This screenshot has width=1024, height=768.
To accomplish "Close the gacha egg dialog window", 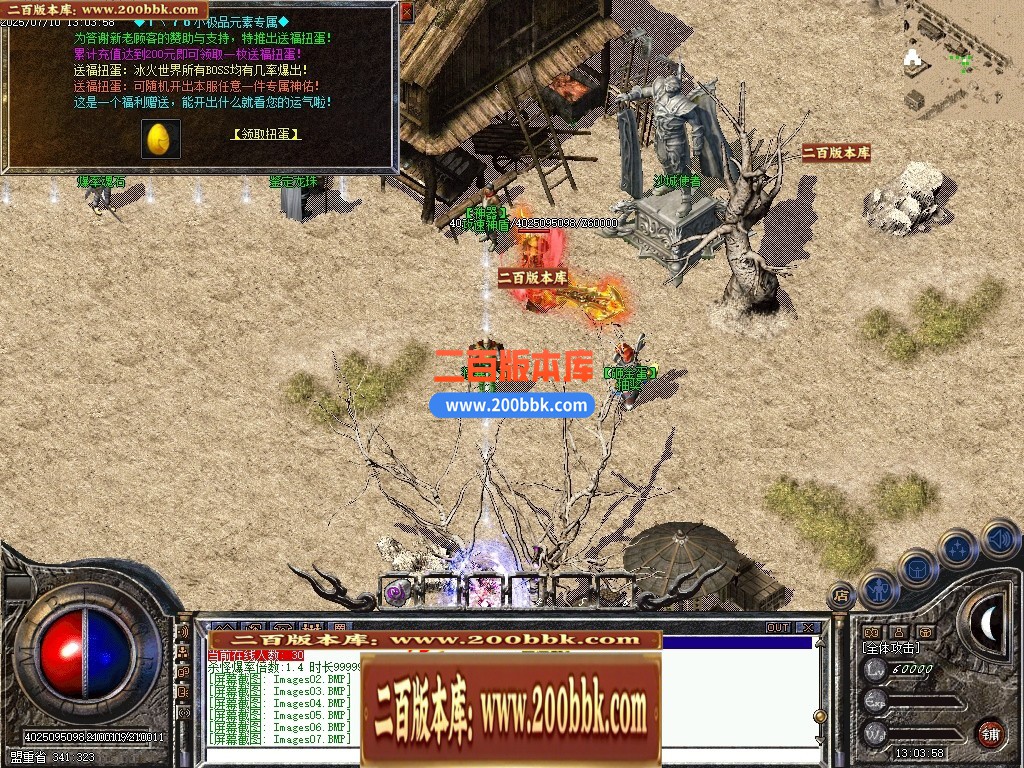I will tap(406, 12).
